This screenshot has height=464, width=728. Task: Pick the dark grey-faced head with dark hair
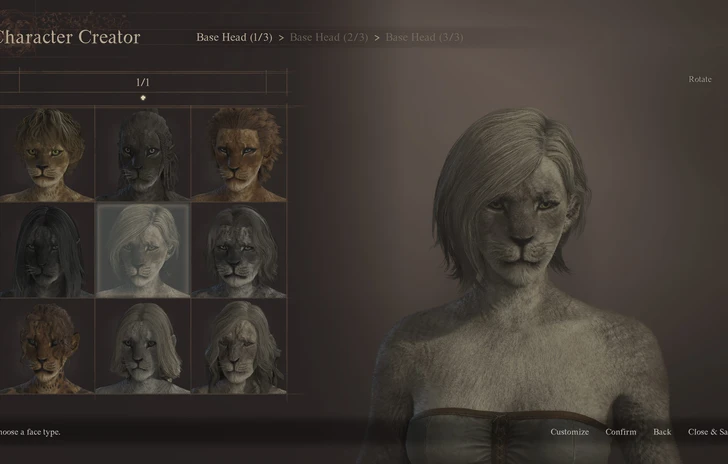(x=238, y=250)
